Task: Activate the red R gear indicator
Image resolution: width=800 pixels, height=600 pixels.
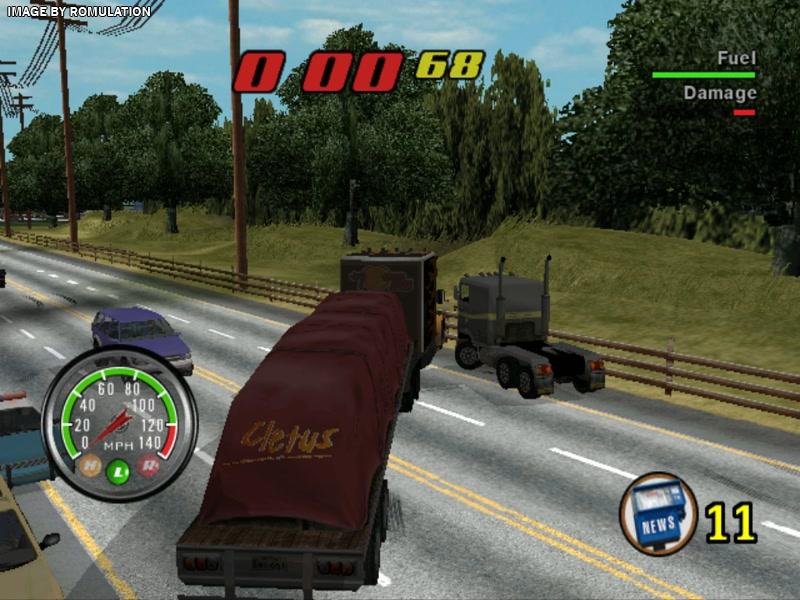Action: (x=148, y=464)
